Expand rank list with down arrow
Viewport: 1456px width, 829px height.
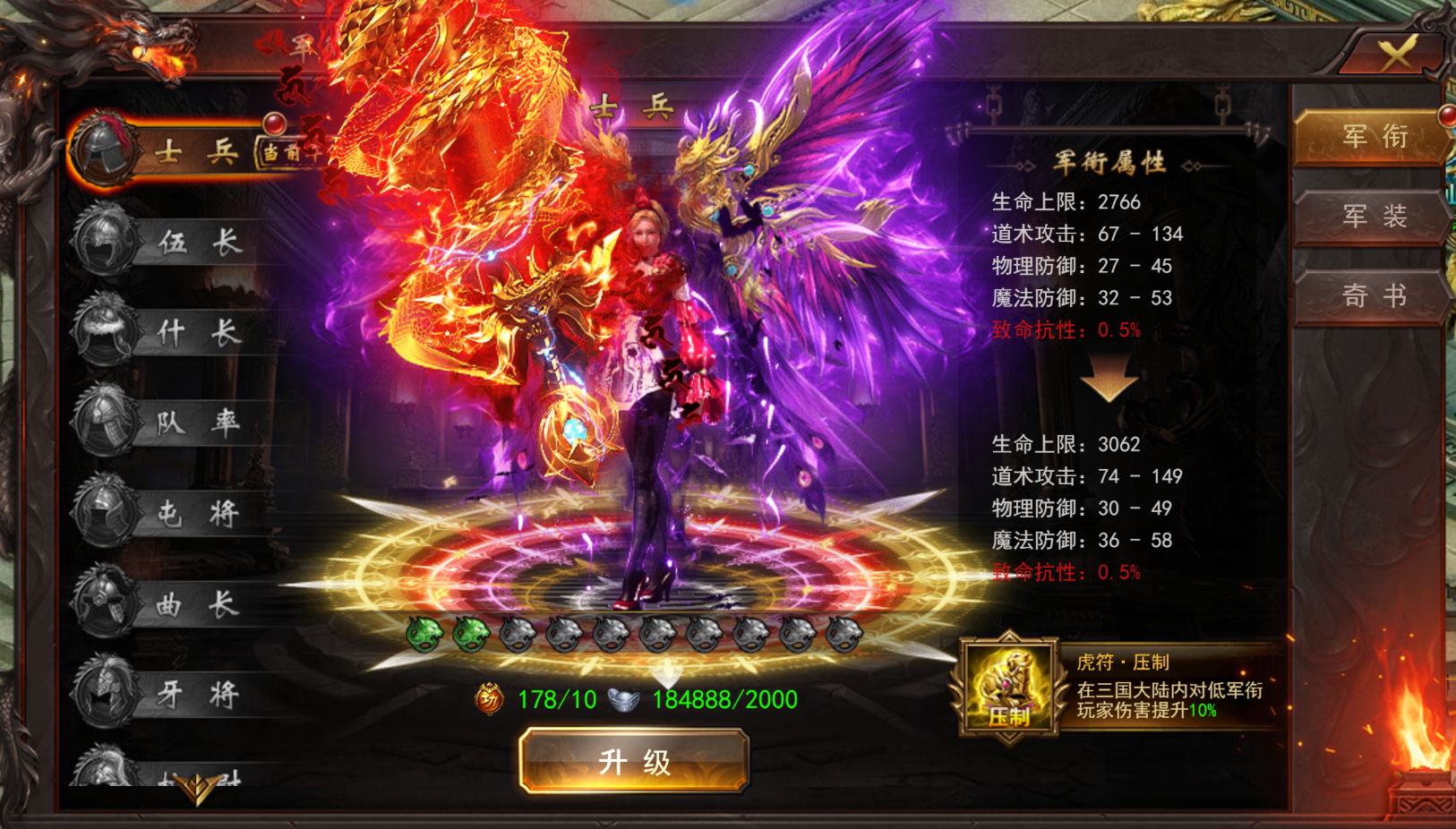click(196, 788)
